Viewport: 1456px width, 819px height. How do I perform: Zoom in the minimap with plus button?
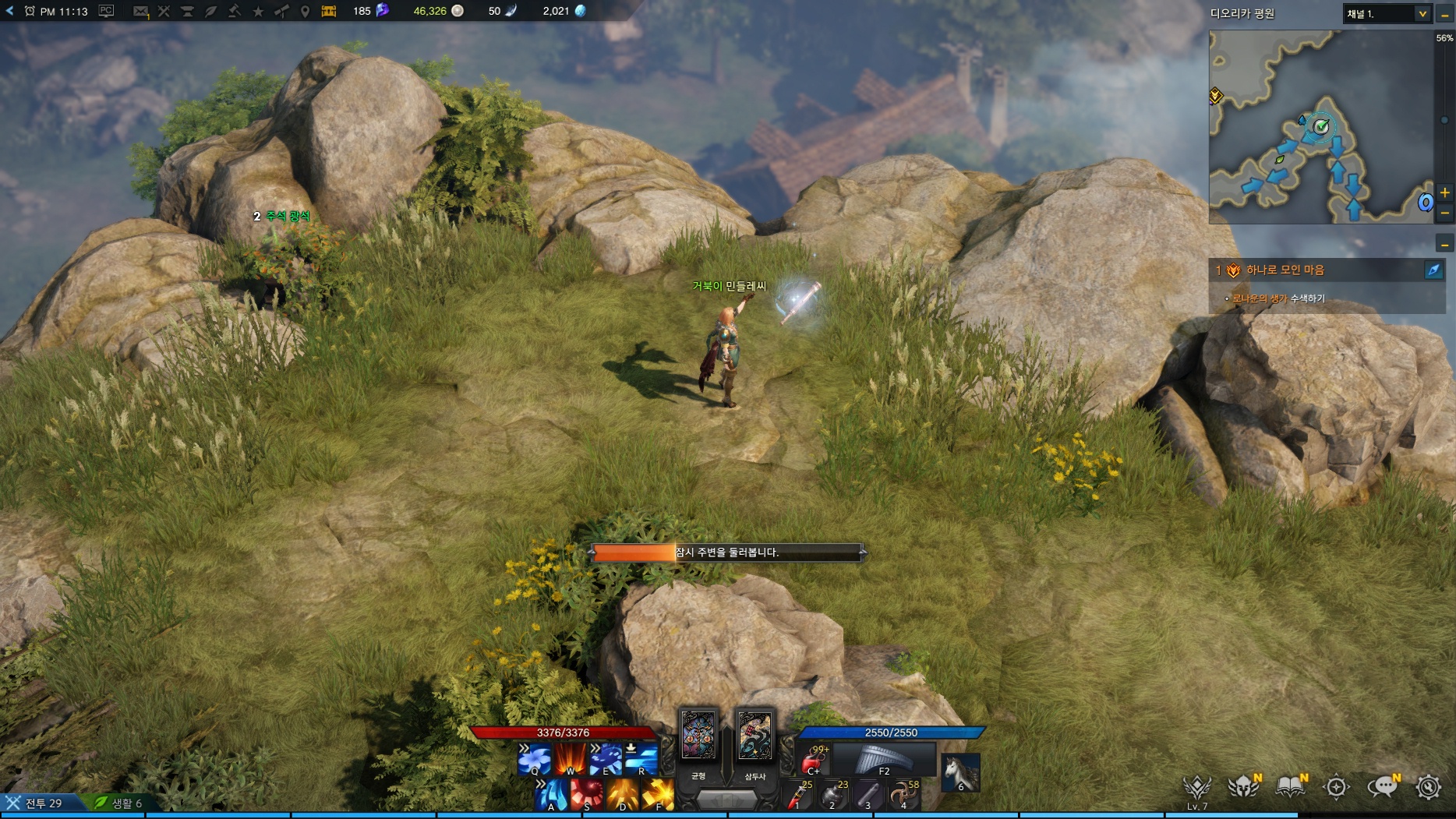pos(1444,192)
